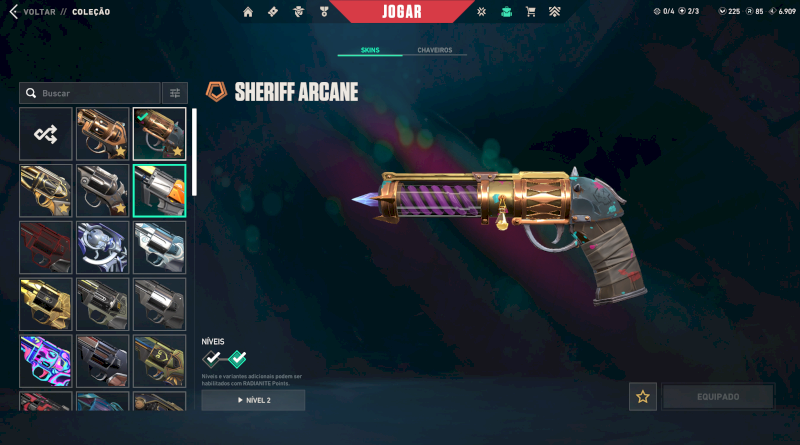Select the orange-highlighted Sheriff skin tile

click(x=159, y=190)
